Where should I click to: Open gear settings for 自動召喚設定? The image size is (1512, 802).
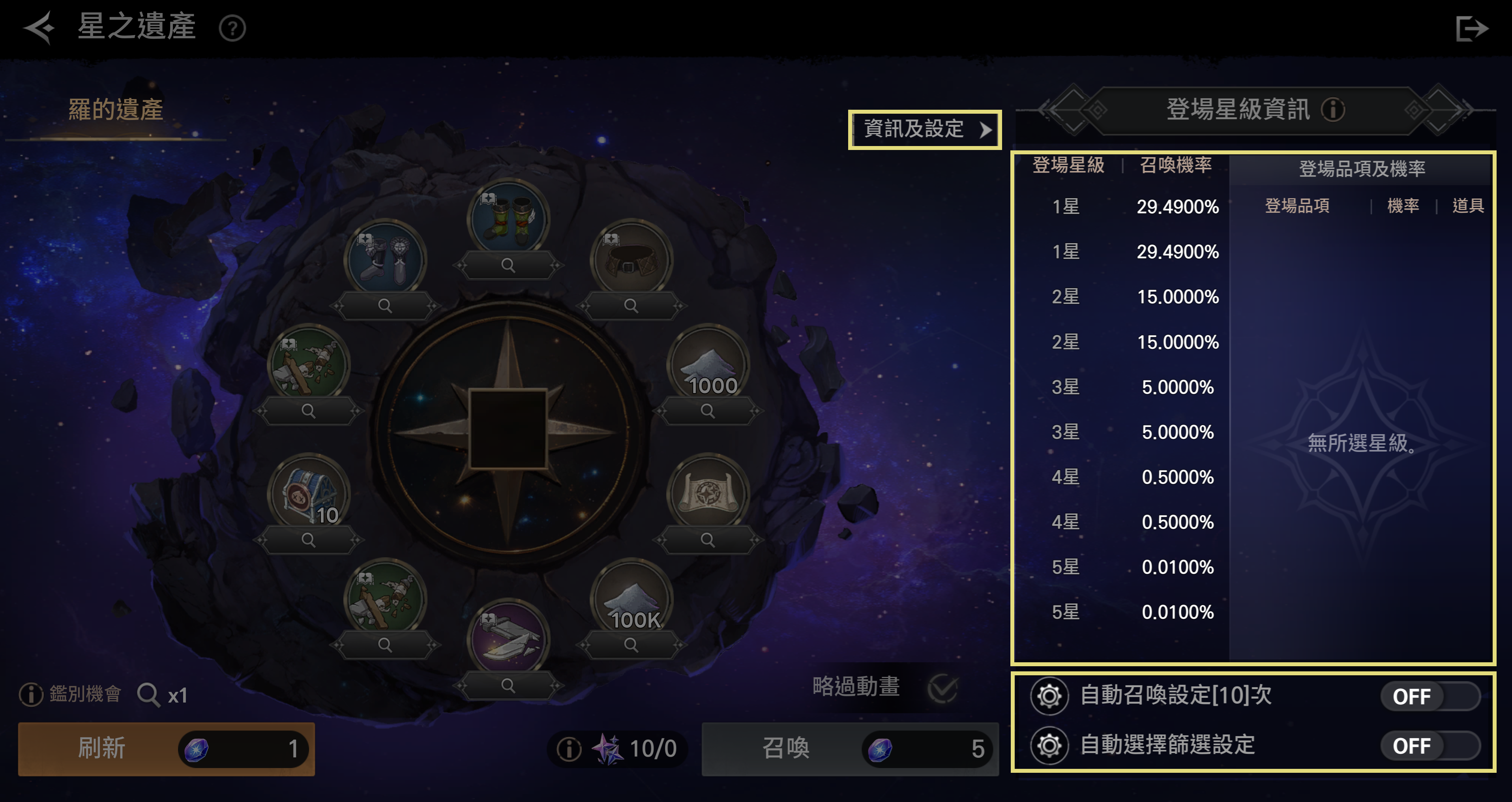click(1049, 696)
